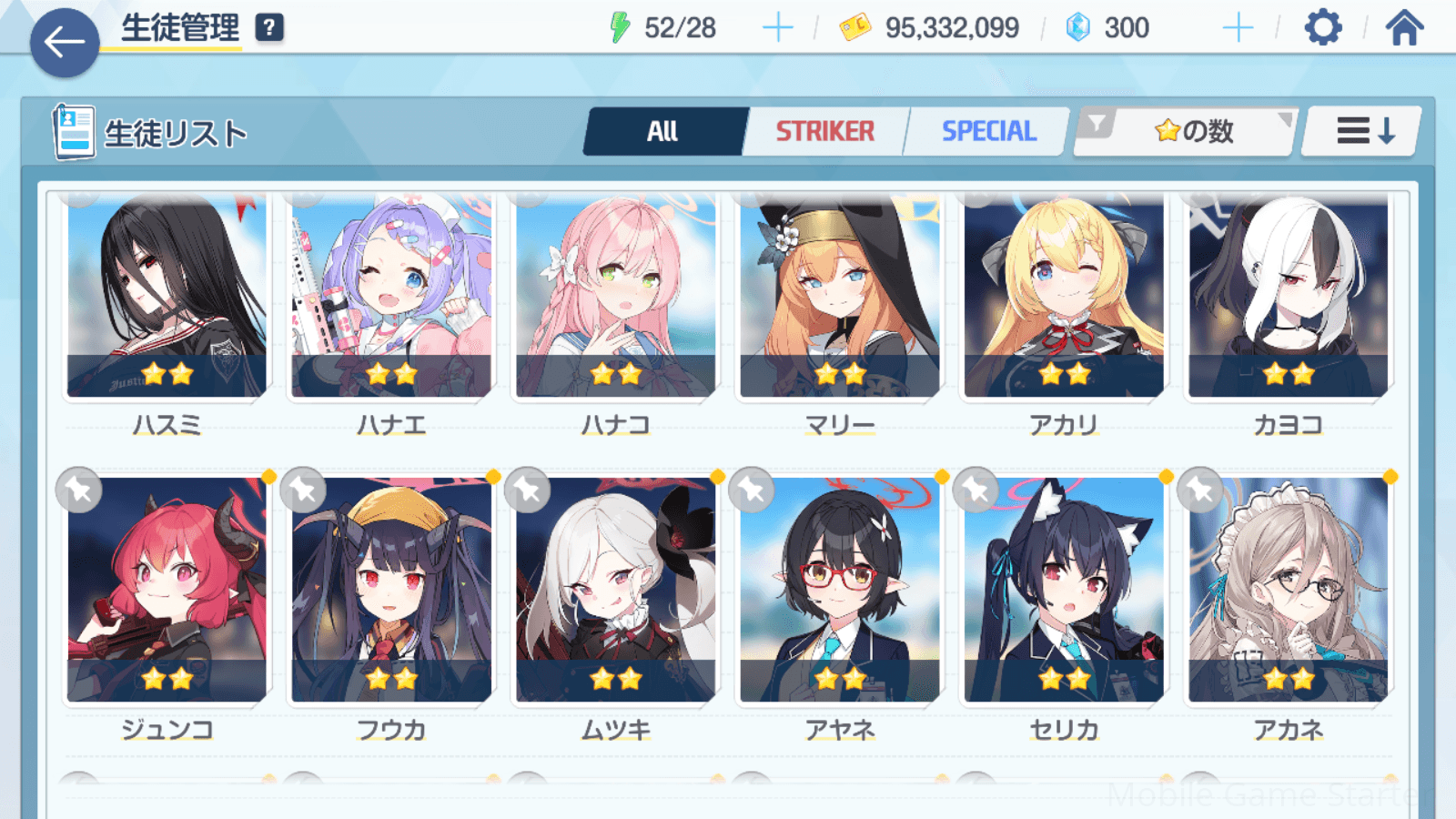This screenshot has width=1456, height=819.
Task: Add energy with the plus button
Action: 777,28
